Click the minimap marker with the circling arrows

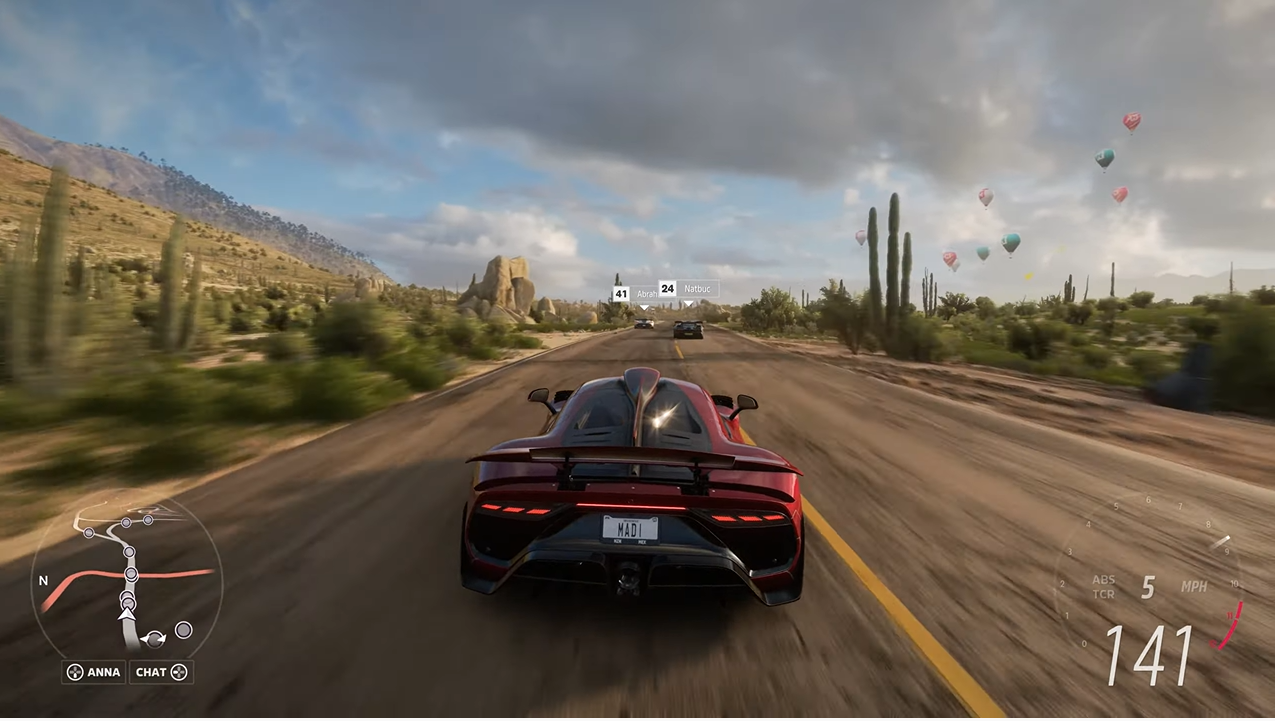tap(154, 639)
